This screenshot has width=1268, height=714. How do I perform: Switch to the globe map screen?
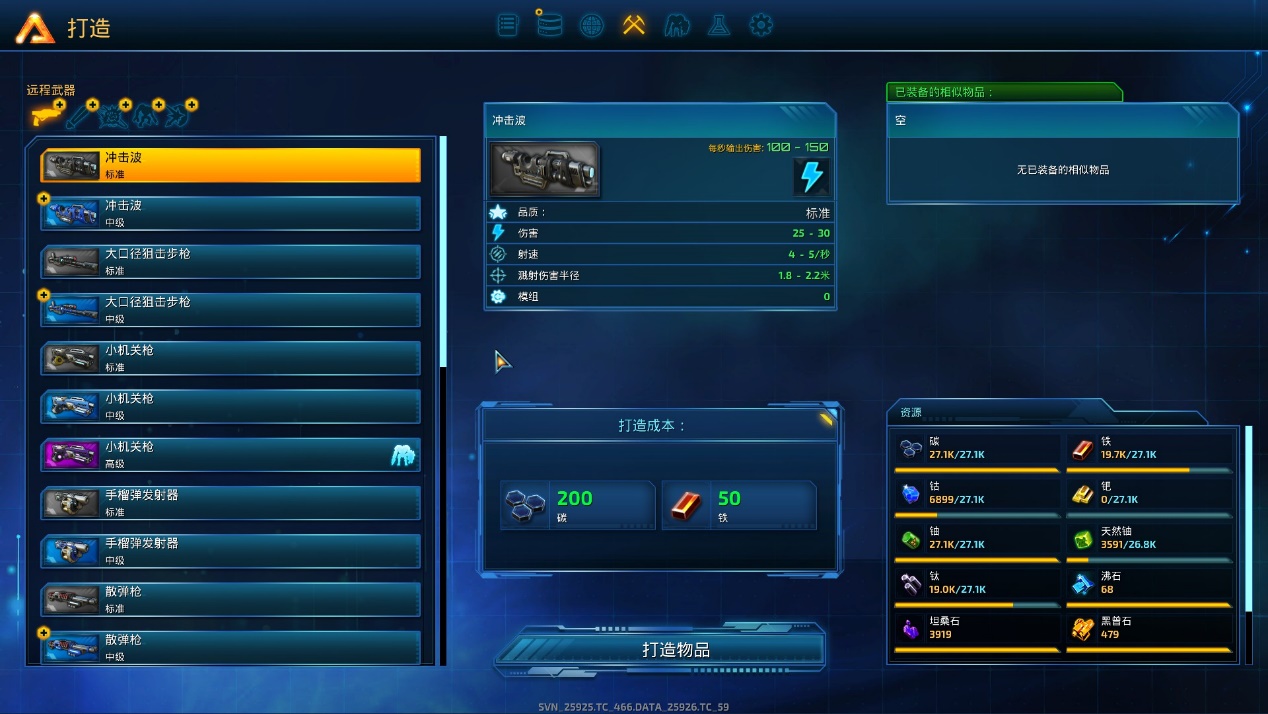point(592,25)
